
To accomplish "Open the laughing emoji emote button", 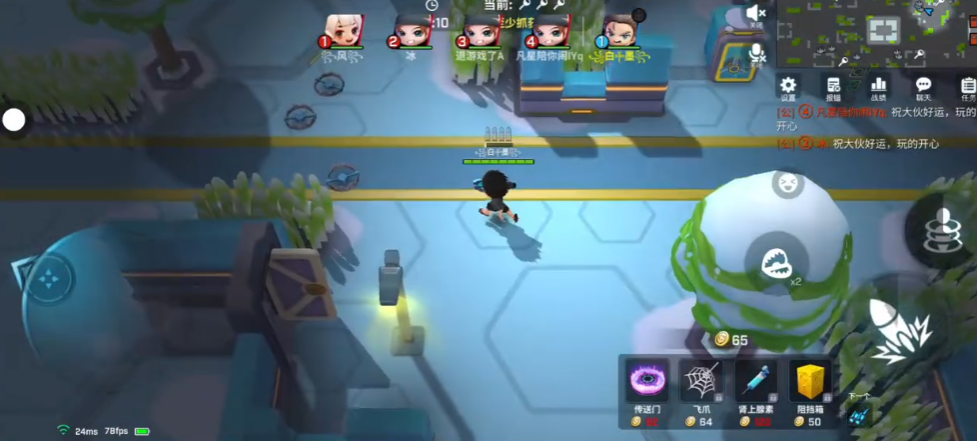I will (x=788, y=183).
